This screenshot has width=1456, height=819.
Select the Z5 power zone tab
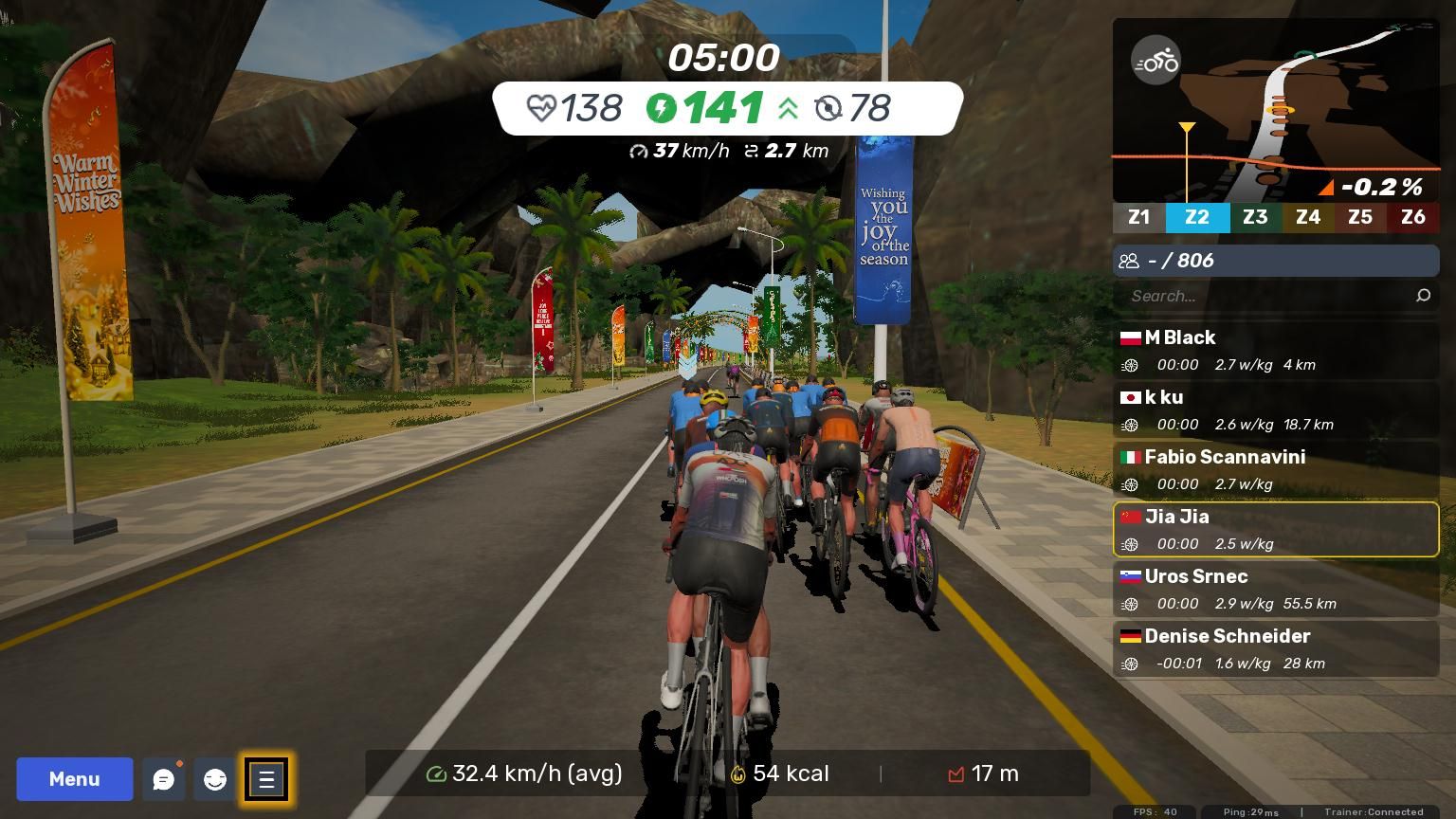coord(1360,217)
